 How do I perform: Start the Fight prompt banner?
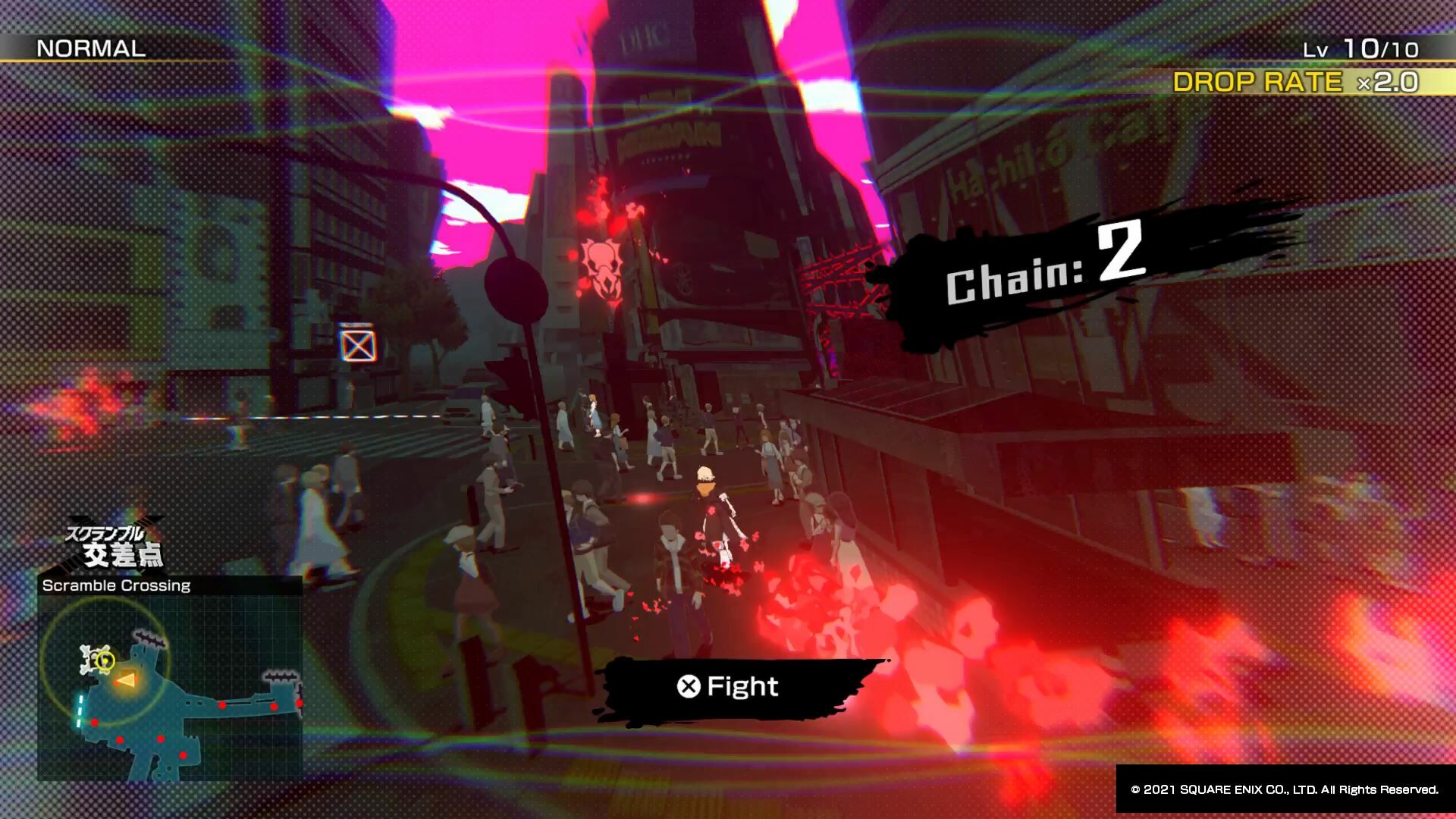(728, 687)
